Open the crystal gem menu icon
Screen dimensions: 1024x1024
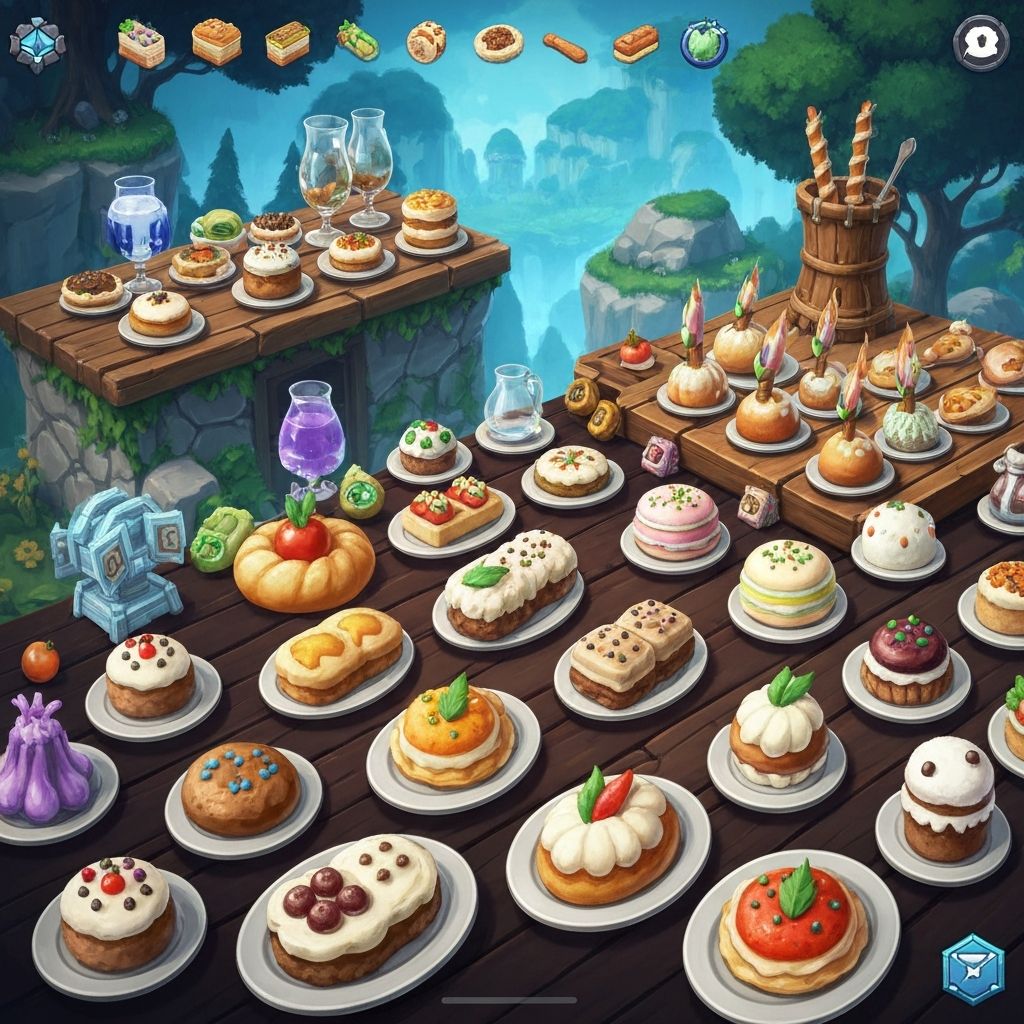pyautogui.click(x=37, y=43)
